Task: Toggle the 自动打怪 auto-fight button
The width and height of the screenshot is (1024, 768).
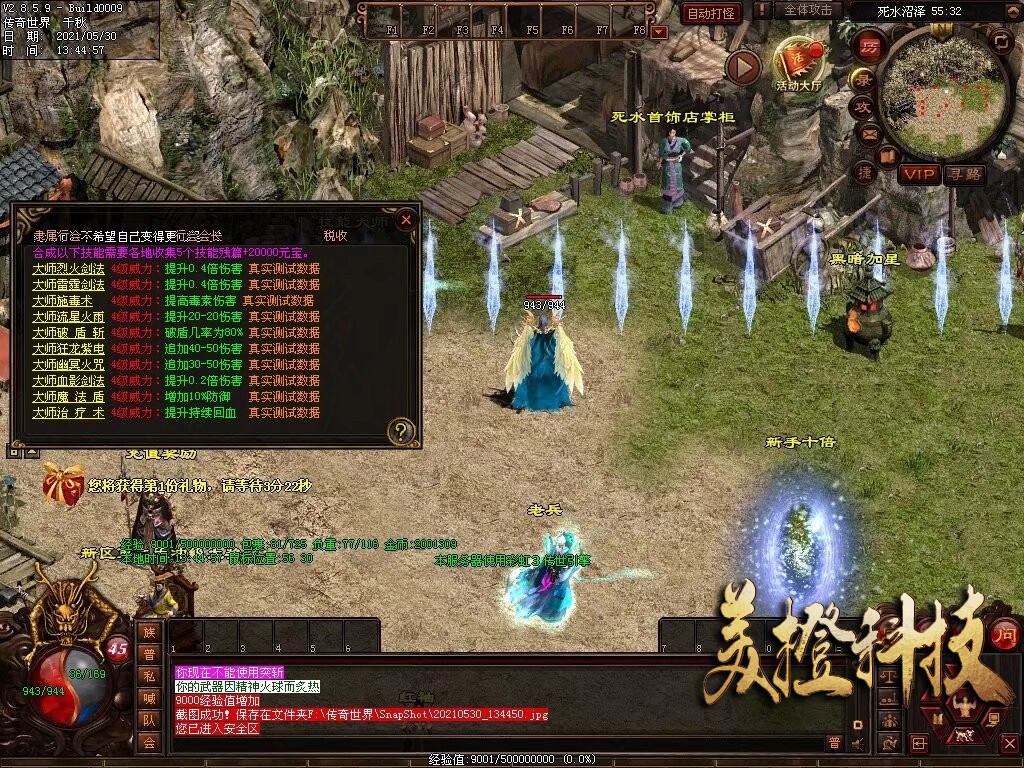Action: click(711, 13)
